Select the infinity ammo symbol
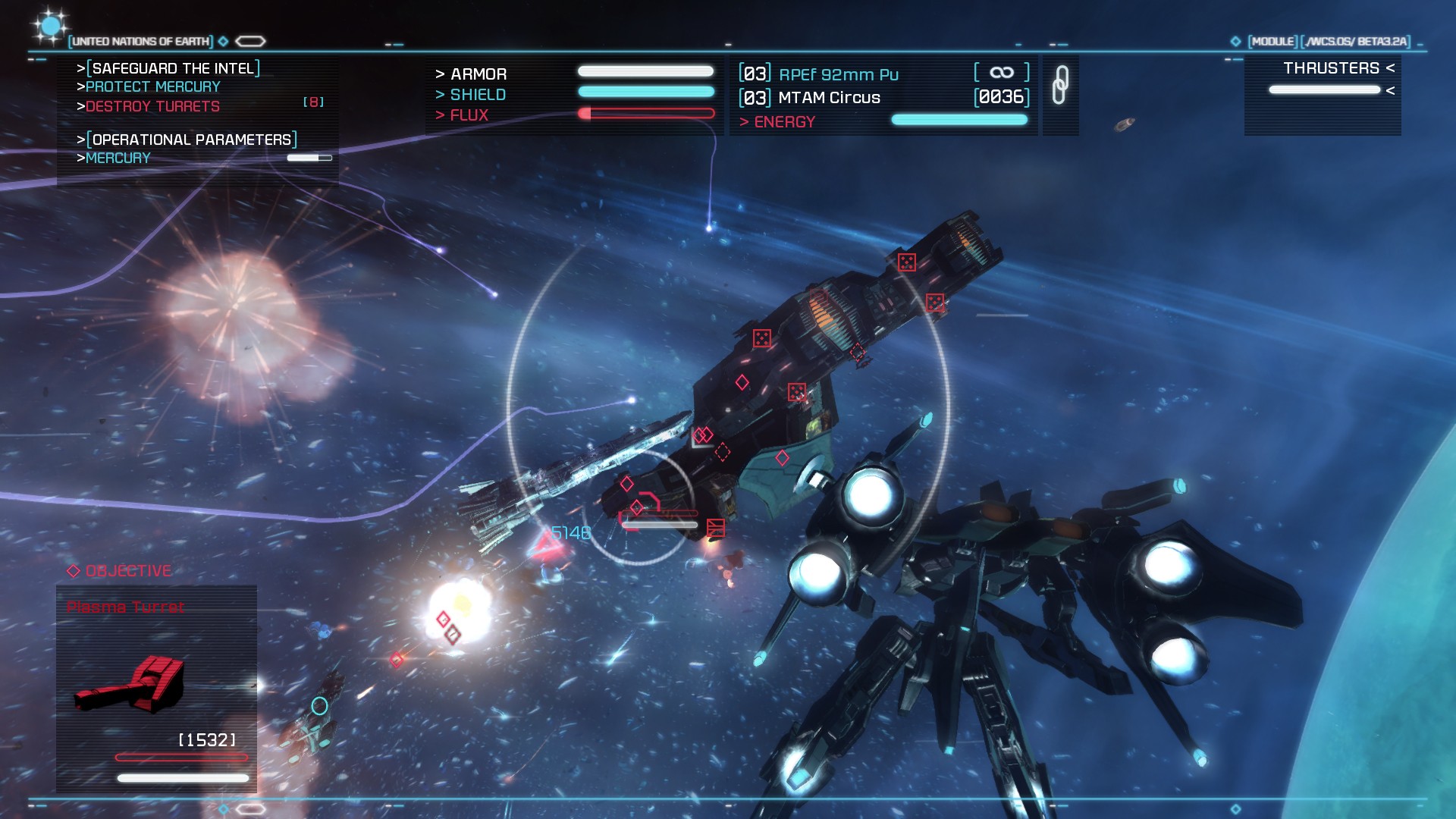 coord(1001,72)
